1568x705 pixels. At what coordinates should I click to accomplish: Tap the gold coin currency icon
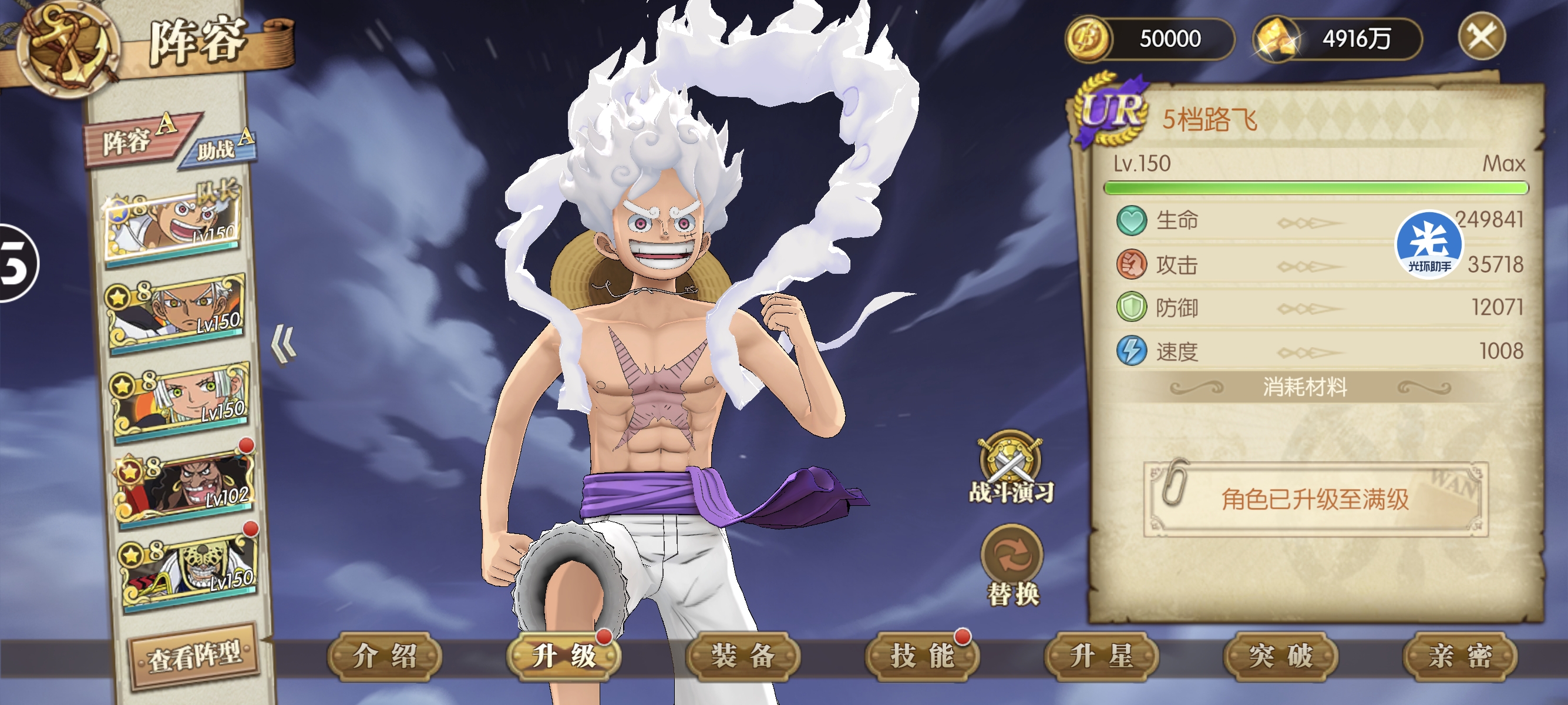coord(1088,38)
